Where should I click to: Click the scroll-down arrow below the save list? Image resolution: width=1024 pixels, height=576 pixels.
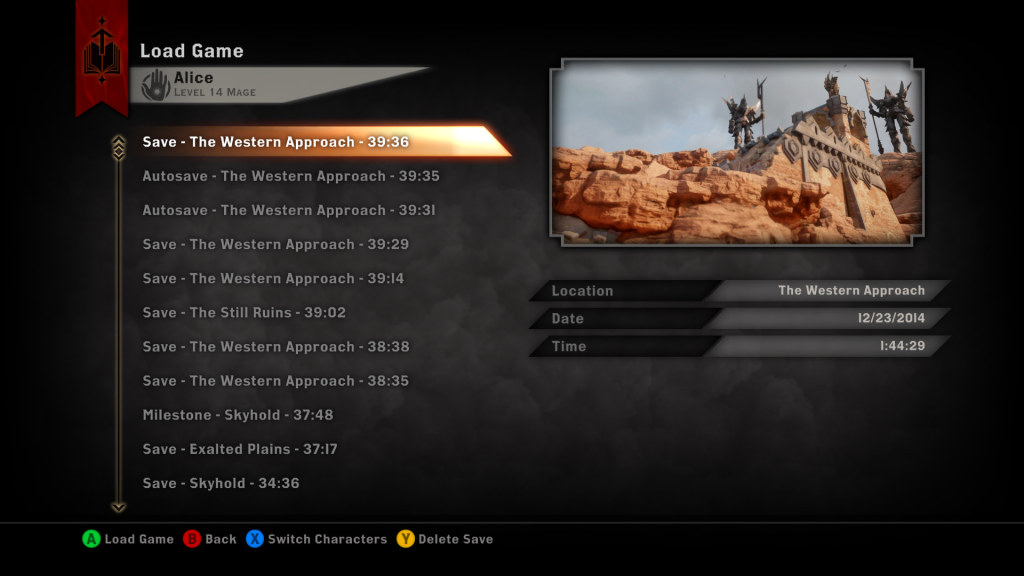tap(119, 506)
